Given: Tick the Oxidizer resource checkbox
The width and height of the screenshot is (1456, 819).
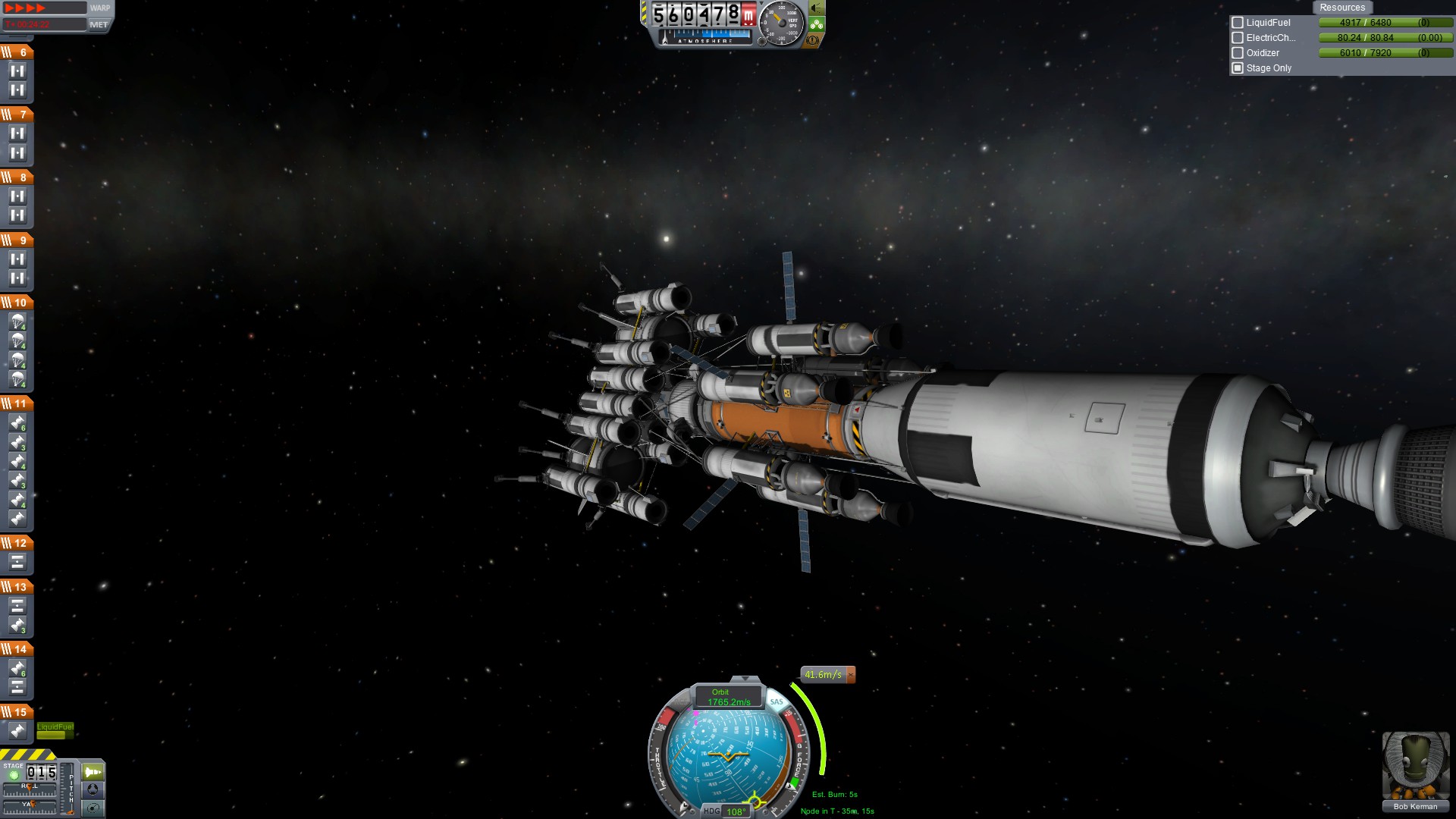Looking at the screenshot, I should click(x=1238, y=53).
